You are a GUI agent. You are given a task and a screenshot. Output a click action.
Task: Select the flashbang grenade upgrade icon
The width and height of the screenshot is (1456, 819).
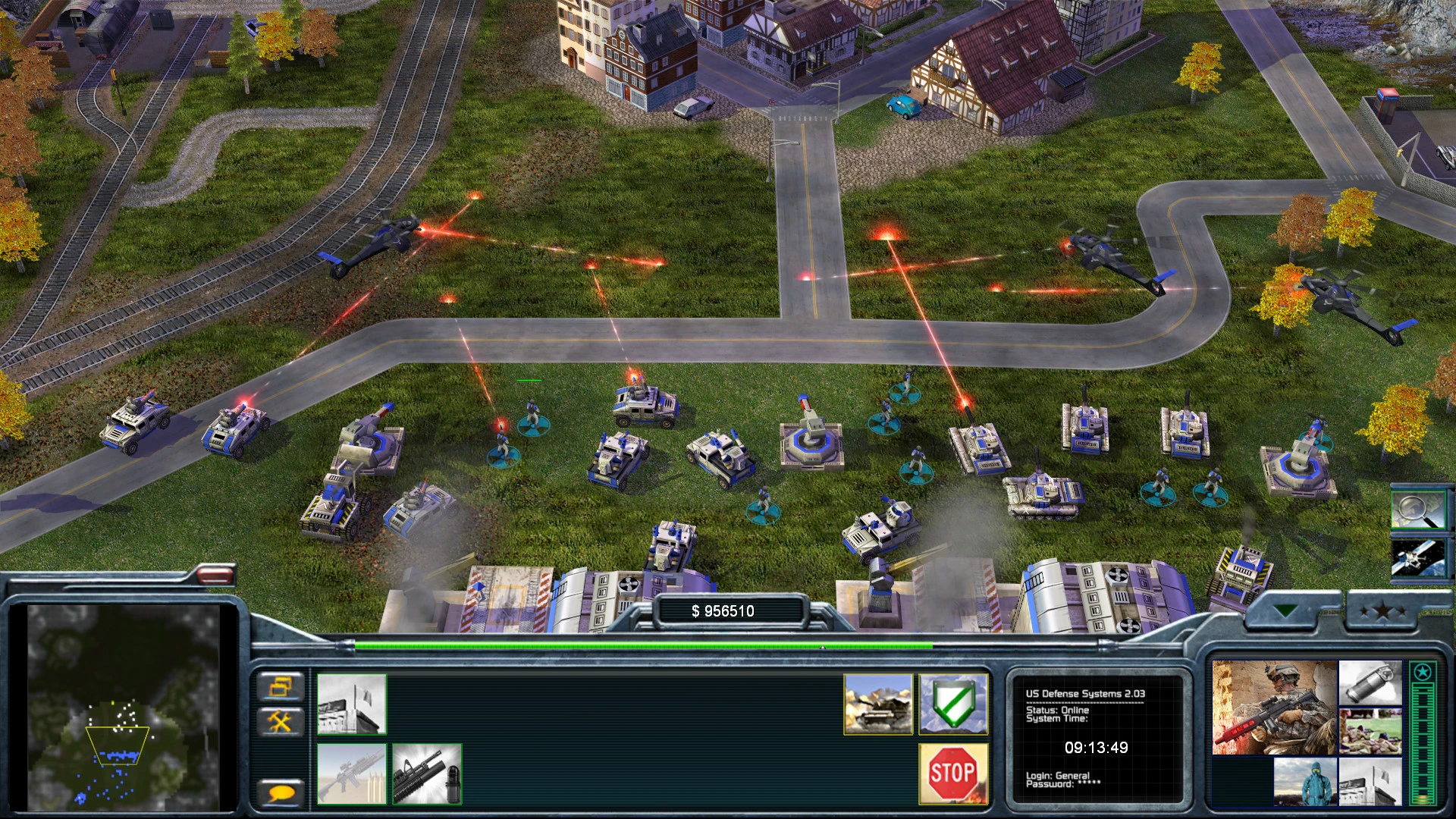(x=1370, y=682)
